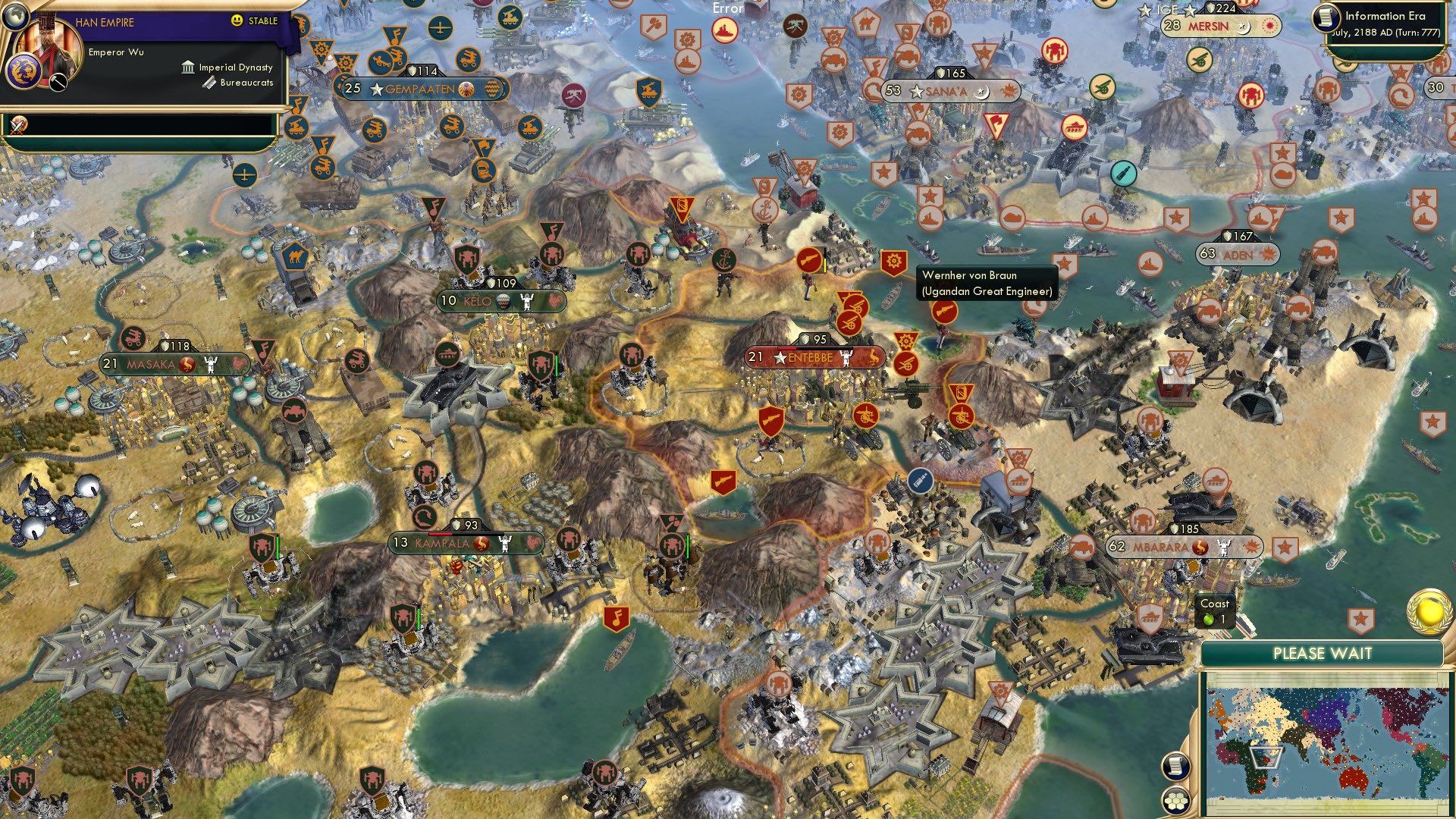Select the musical-note Great Musician flag near Kampala
The height and width of the screenshot is (819, 1456).
tap(617, 617)
